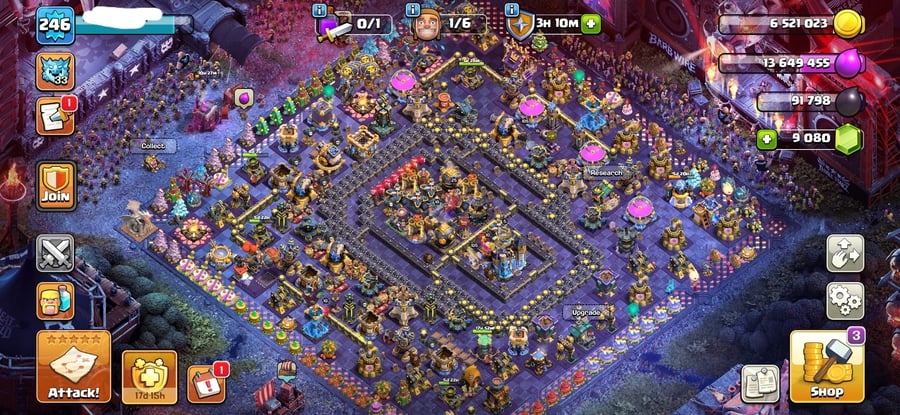Tap the Research label on the laboratory
Viewport: 900px width, 415px height.
605,172
